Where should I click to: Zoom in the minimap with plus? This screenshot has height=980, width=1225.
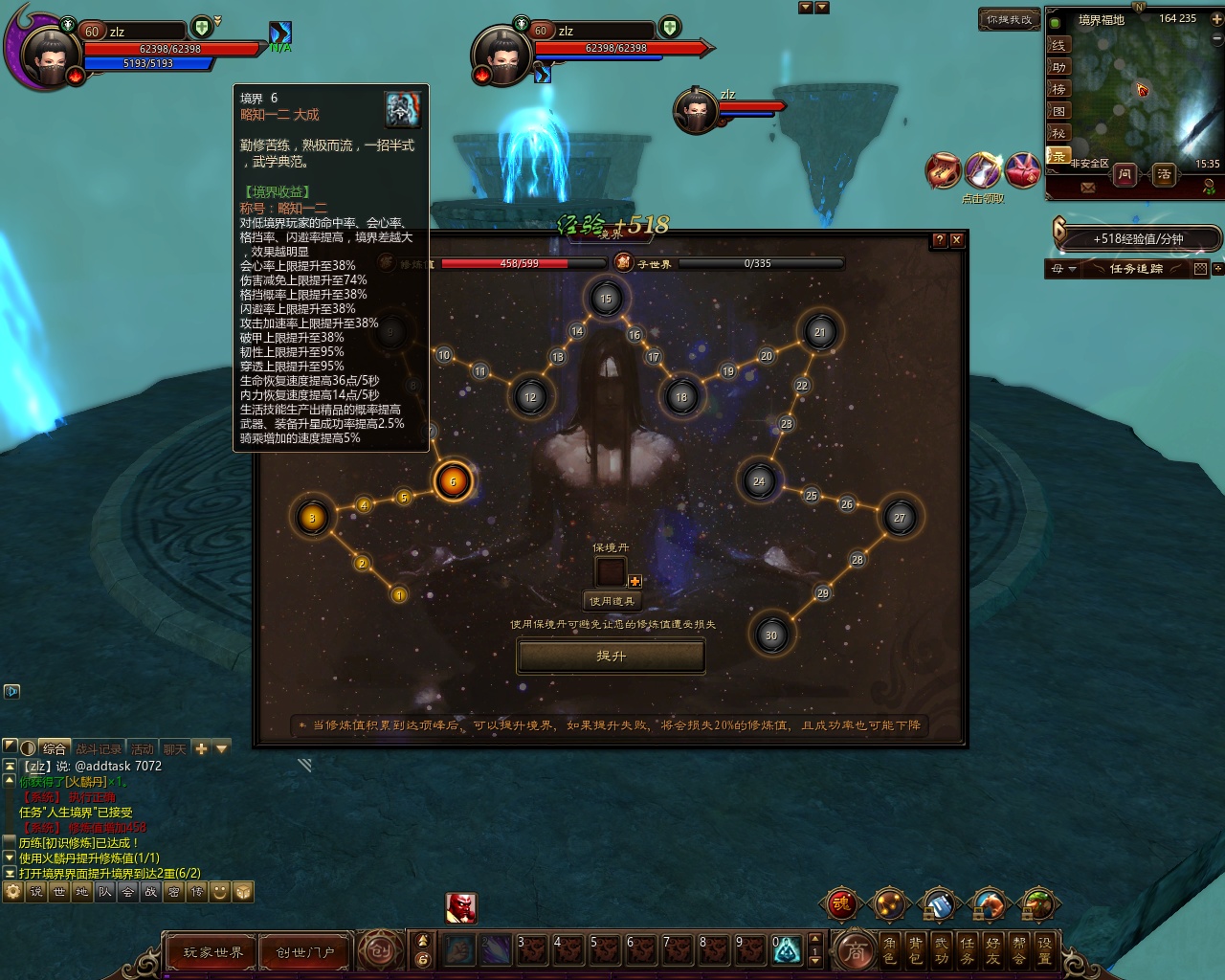pos(1218,18)
